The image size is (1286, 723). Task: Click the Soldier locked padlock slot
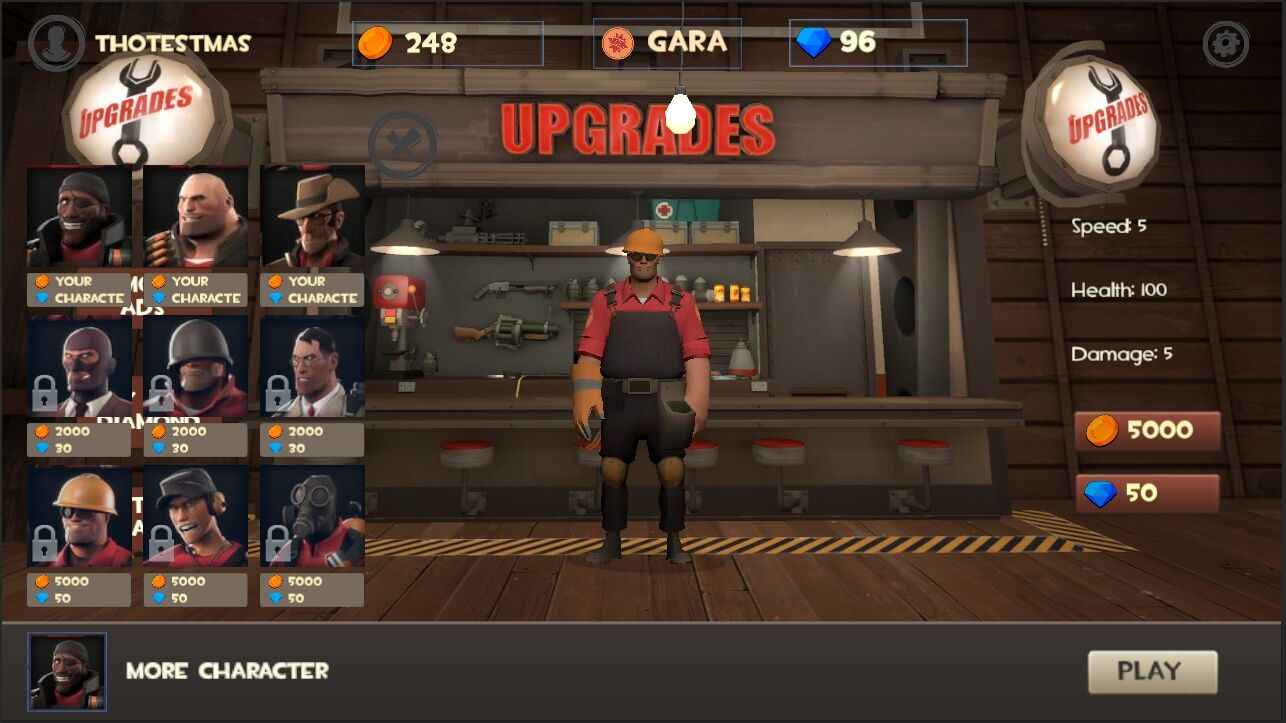pos(195,365)
